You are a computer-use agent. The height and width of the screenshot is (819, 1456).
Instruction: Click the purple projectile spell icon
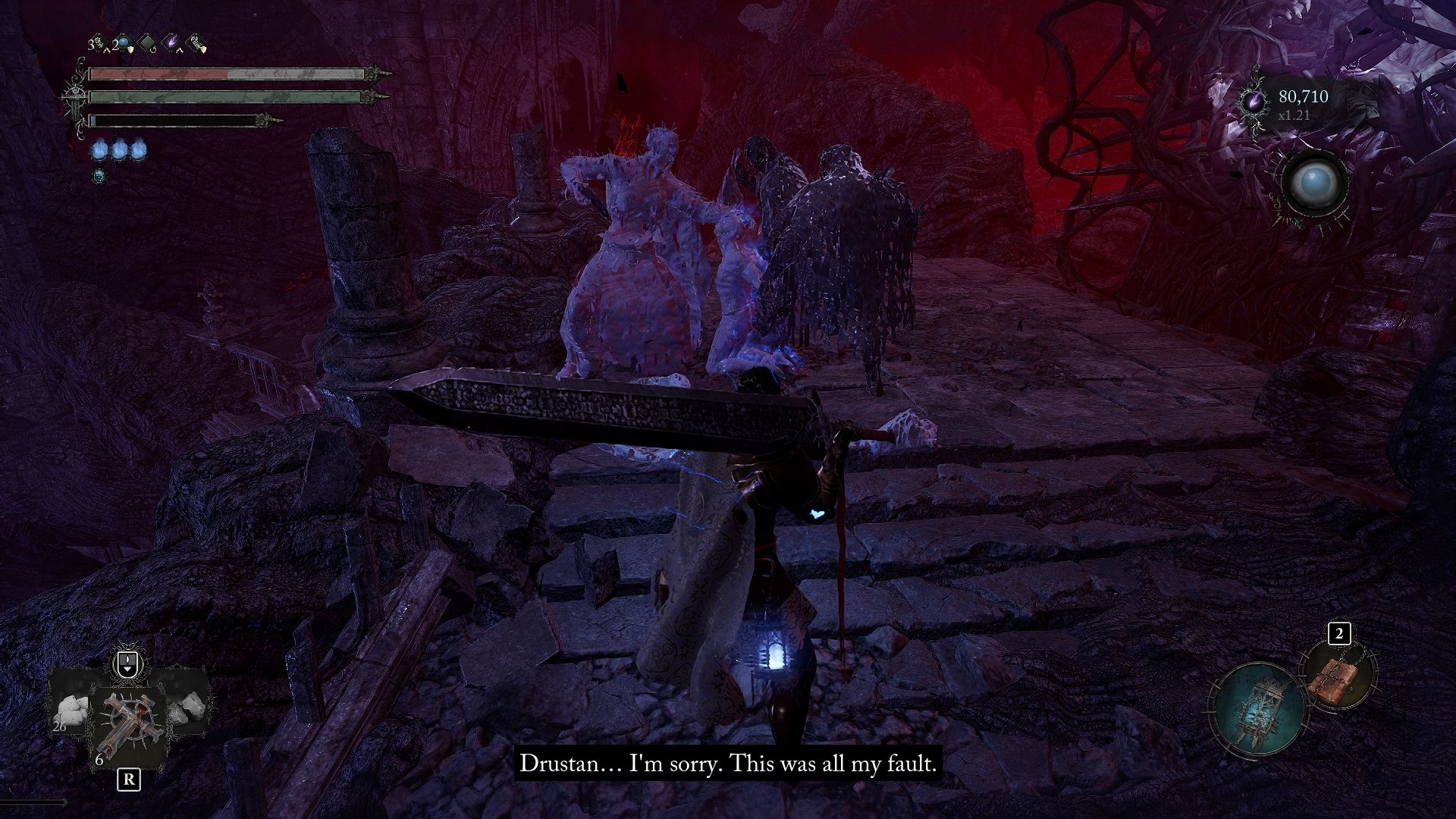point(171,40)
